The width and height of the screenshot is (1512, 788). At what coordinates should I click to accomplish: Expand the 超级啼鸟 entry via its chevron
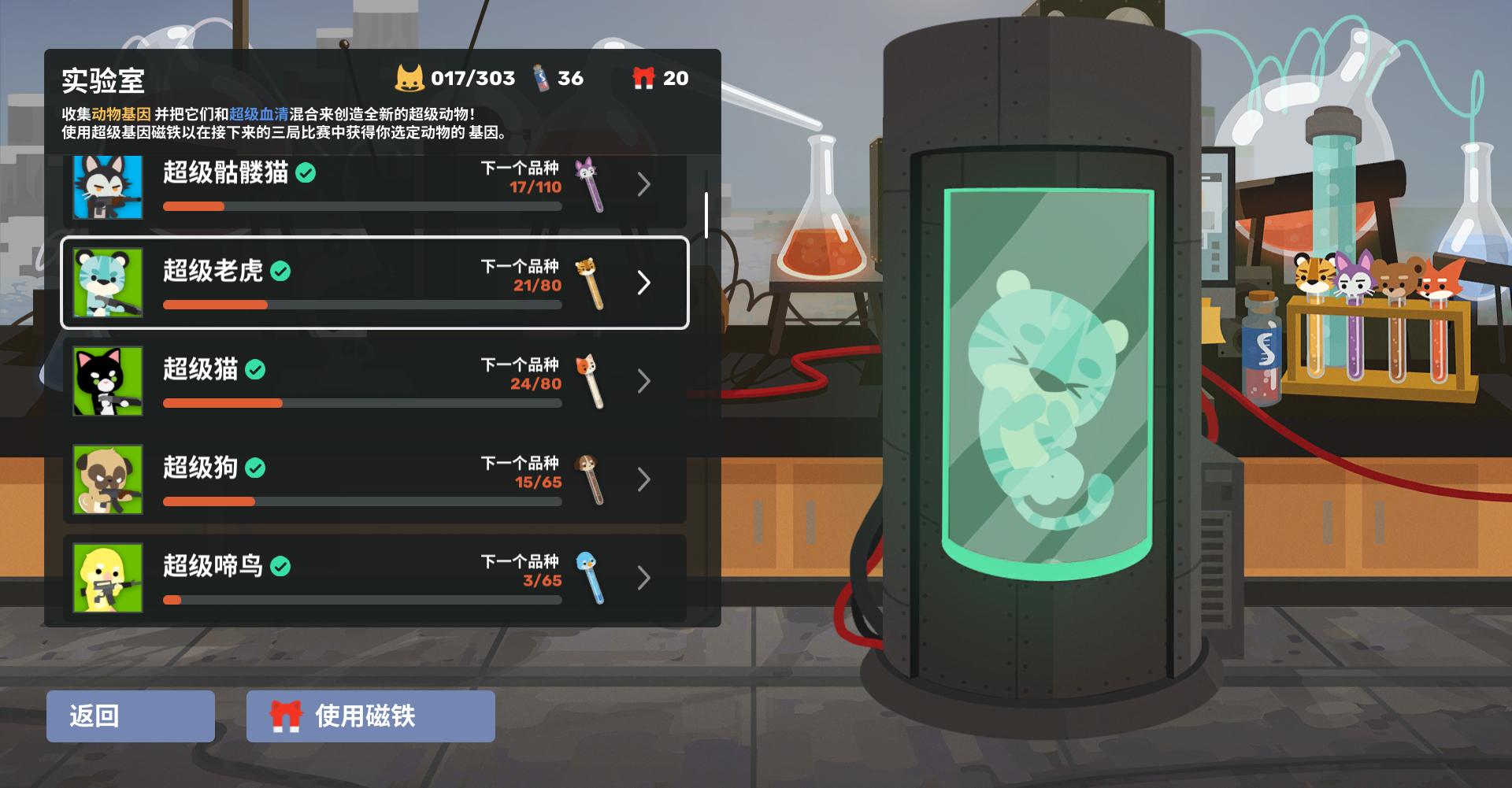pos(644,578)
